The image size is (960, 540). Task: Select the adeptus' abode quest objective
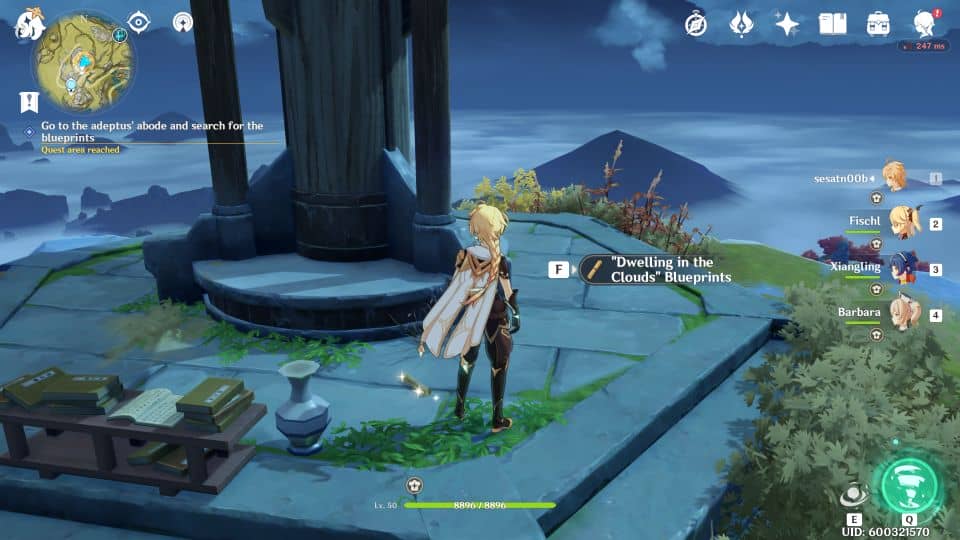[x=152, y=132]
